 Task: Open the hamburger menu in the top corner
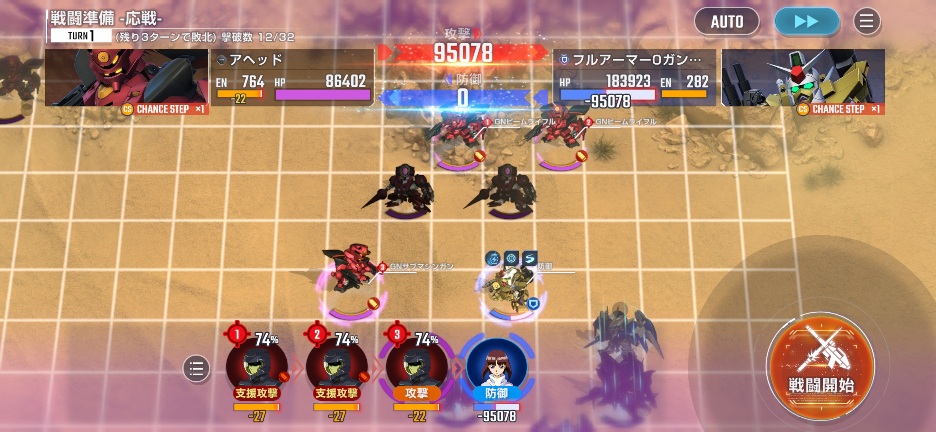coord(867,21)
